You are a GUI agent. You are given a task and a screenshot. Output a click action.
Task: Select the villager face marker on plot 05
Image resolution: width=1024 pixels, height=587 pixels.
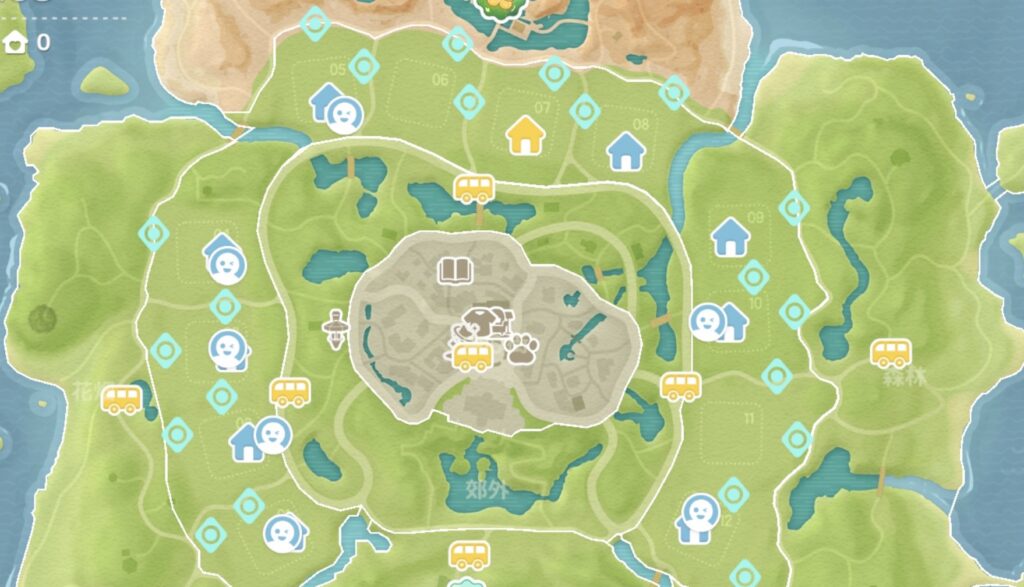click(345, 115)
